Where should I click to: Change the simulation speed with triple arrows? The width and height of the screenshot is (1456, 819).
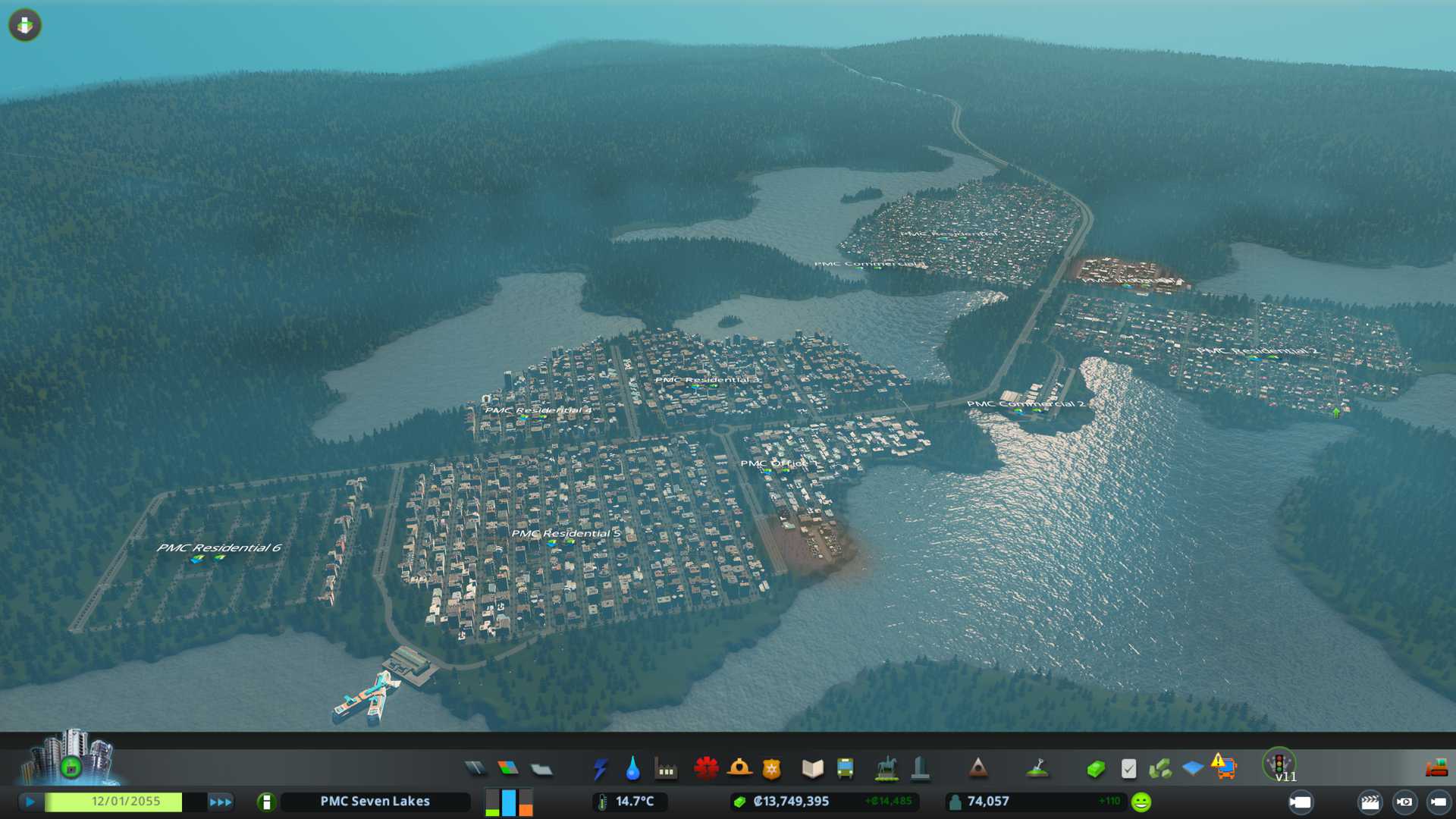[x=220, y=802]
